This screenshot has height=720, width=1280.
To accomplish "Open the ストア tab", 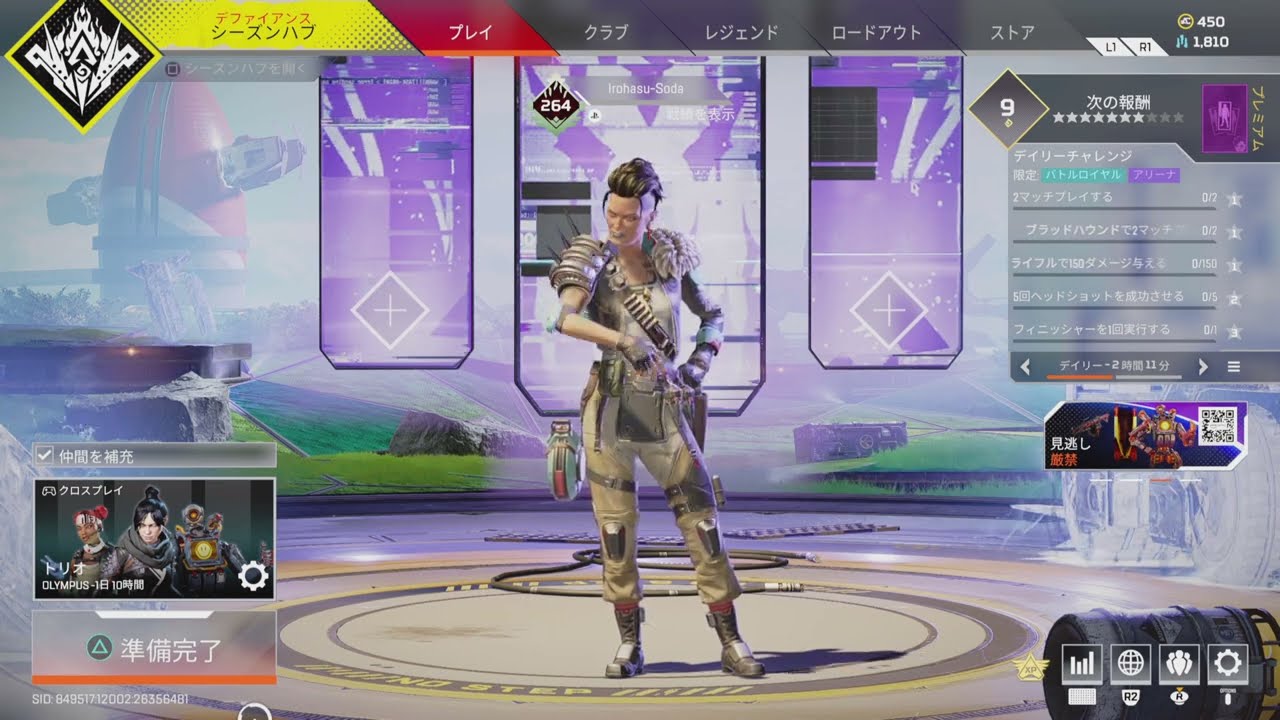I will pyautogui.click(x=1012, y=32).
